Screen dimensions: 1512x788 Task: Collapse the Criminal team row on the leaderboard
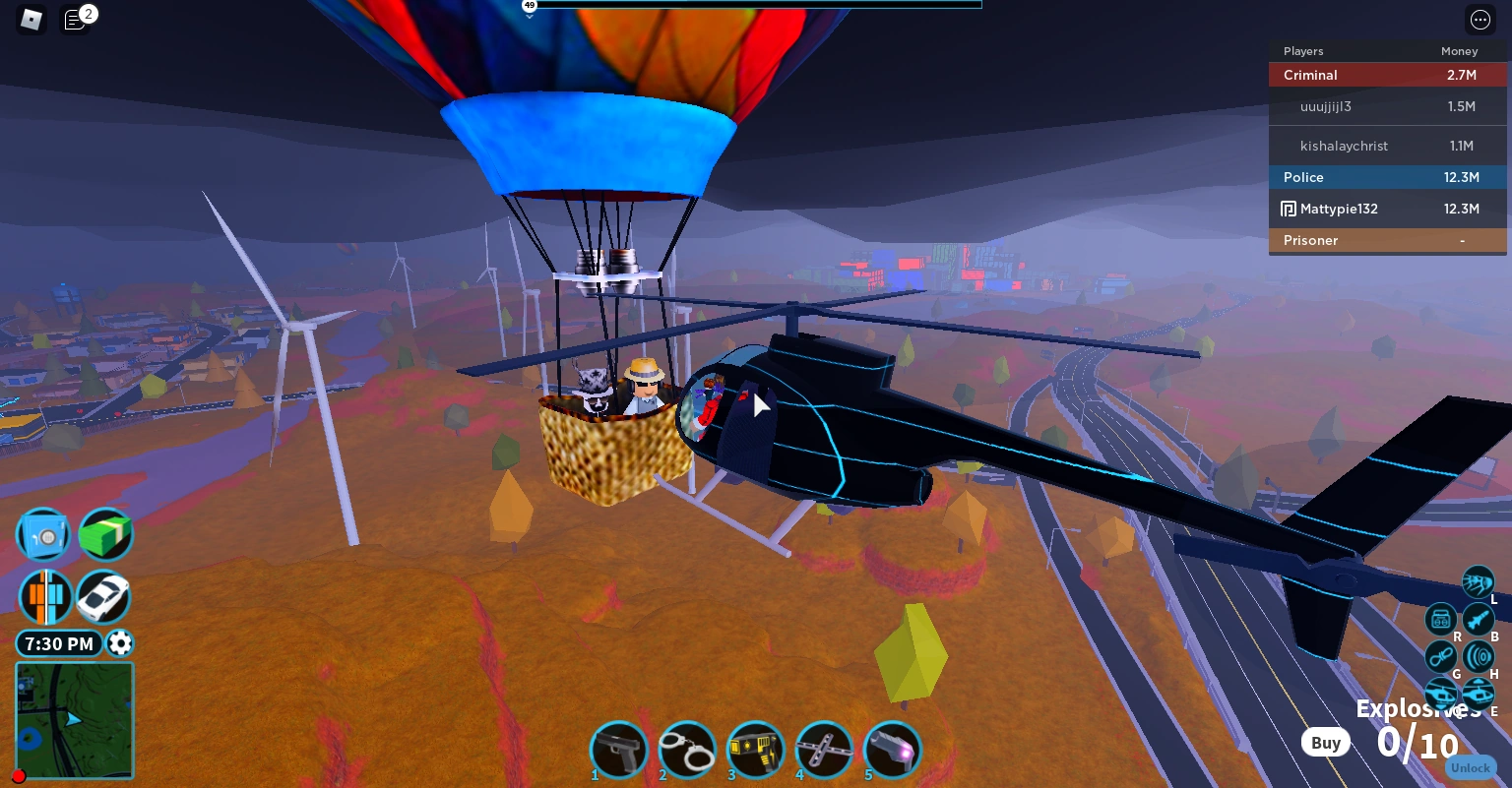[1388, 75]
